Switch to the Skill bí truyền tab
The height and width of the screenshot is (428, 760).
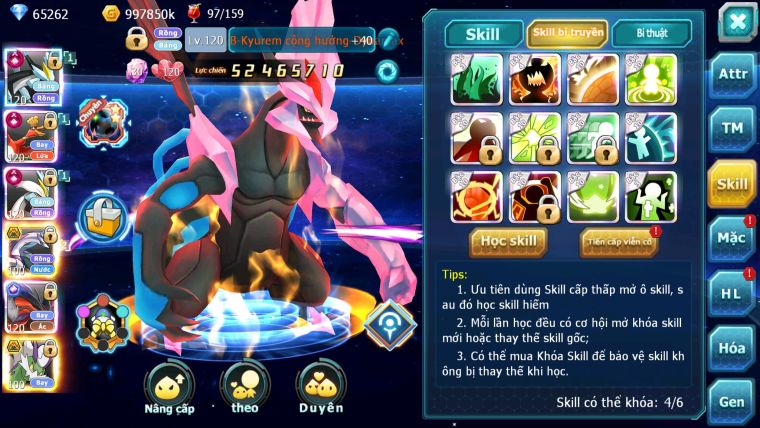(567, 33)
